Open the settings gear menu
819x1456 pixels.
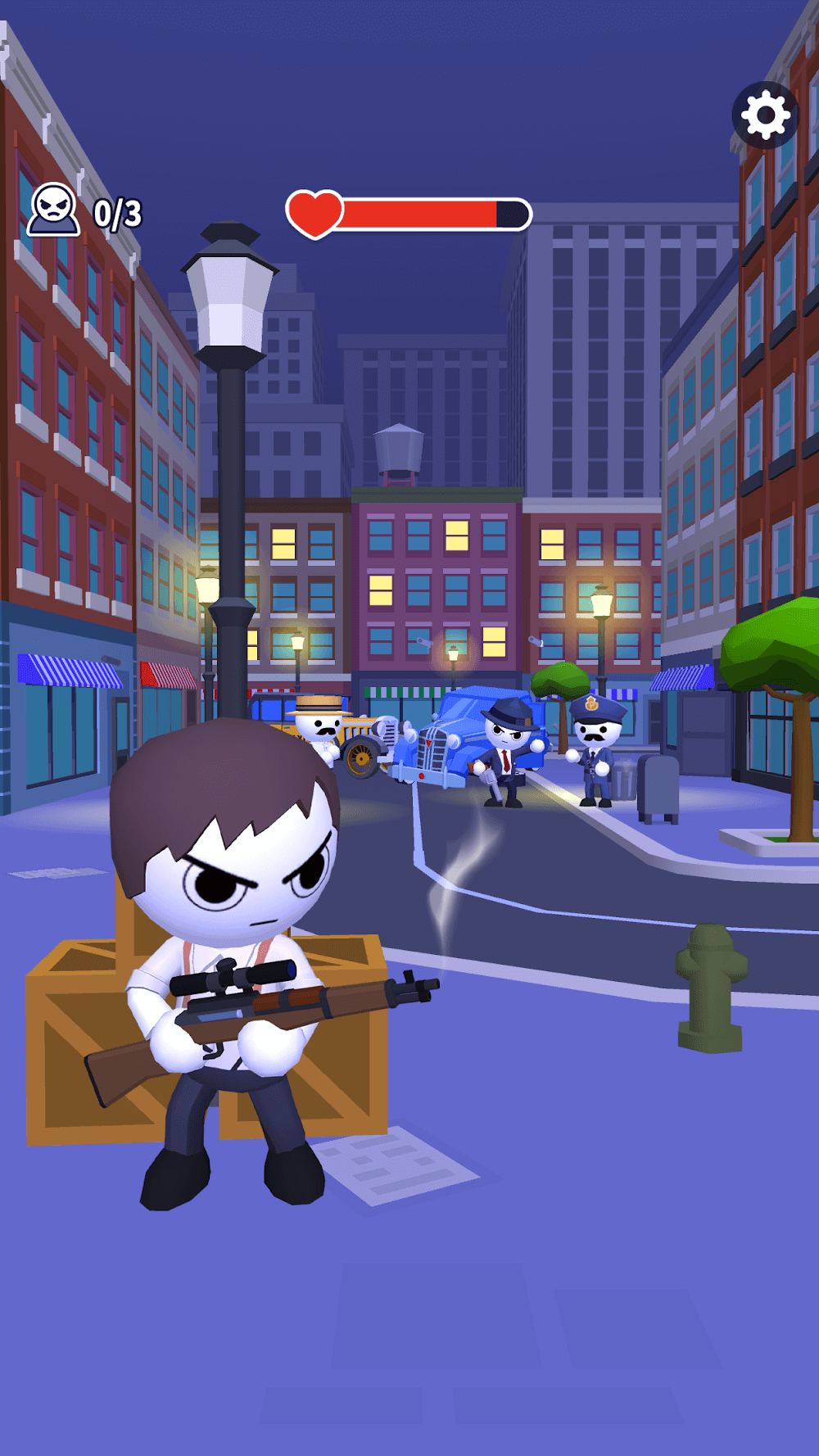(765, 115)
